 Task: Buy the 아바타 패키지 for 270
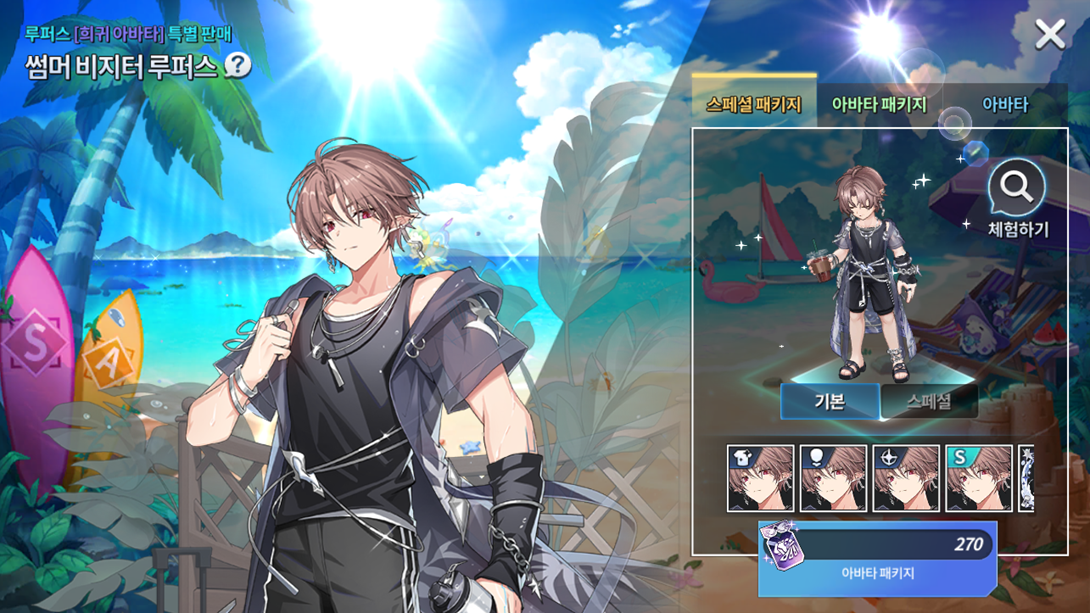877,558
